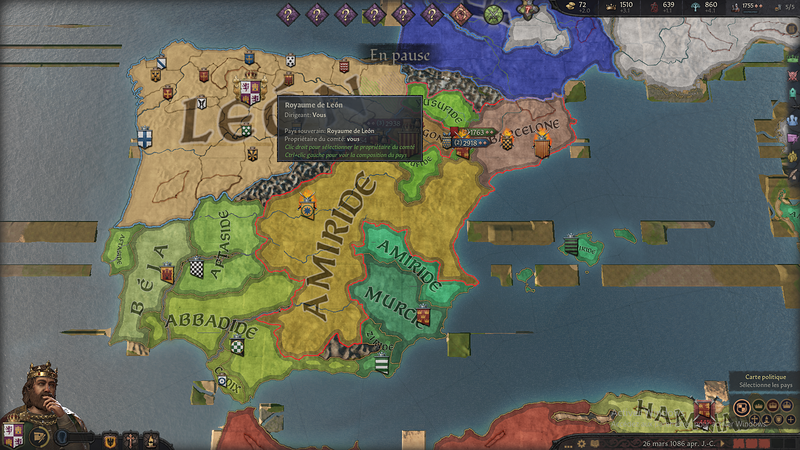Open the faith cross button
This screenshot has height=450, width=800.
pyautogui.click(x=131, y=438)
